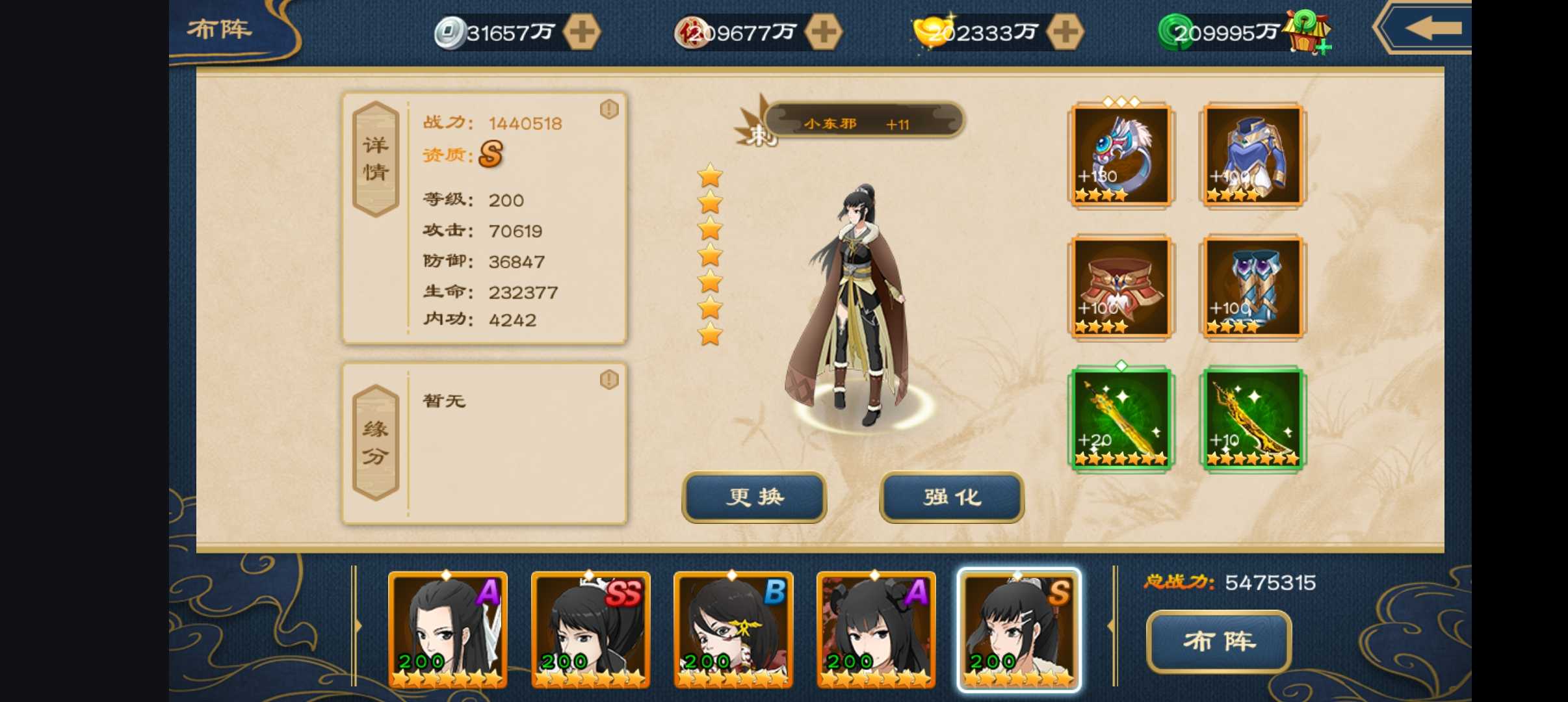Image resolution: width=1568 pixels, height=702 pixels.
Task: Click the 更换 swap hero button
Action: [754, 497]
